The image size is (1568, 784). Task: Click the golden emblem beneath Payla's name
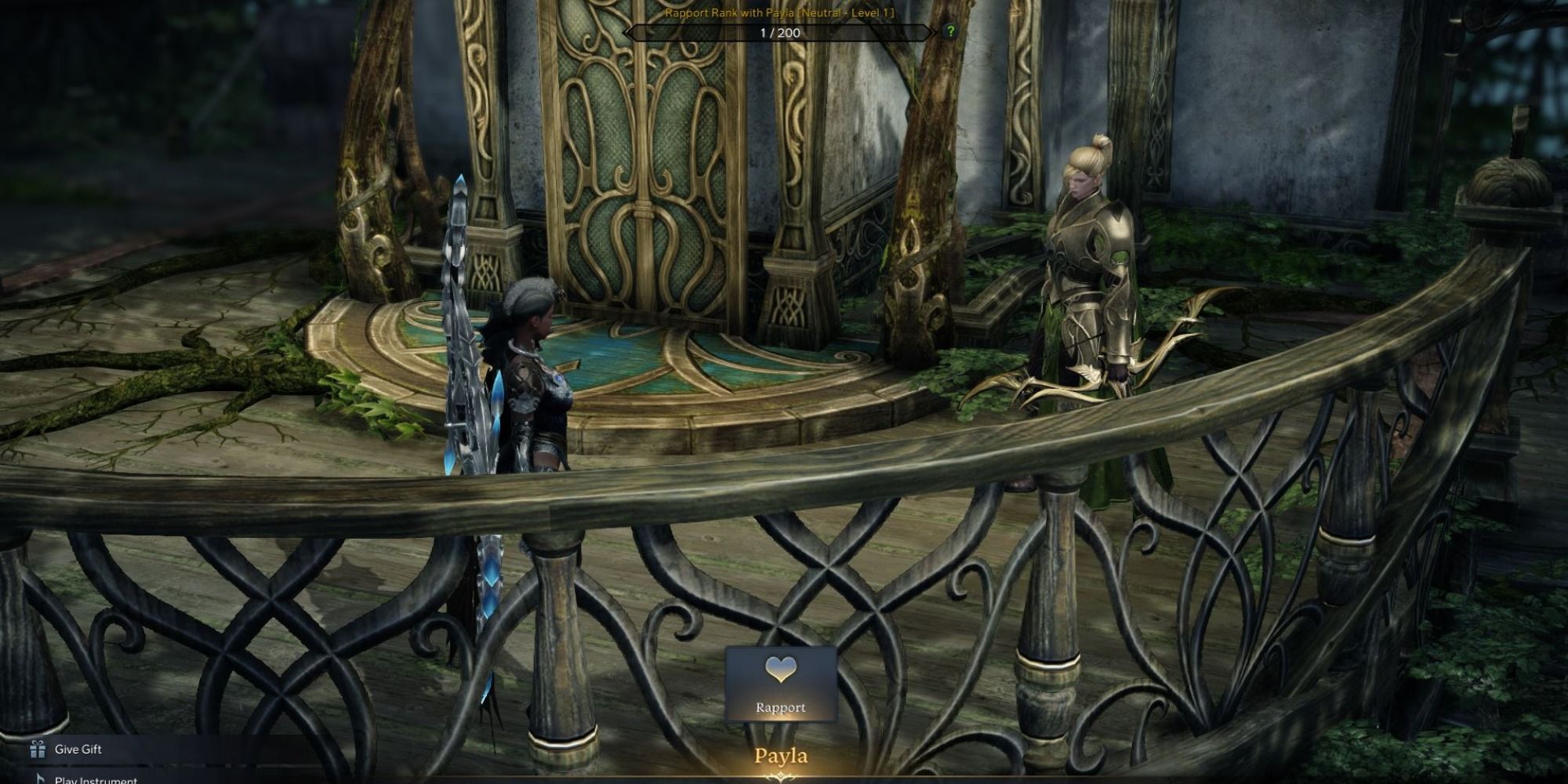(779, 776)
